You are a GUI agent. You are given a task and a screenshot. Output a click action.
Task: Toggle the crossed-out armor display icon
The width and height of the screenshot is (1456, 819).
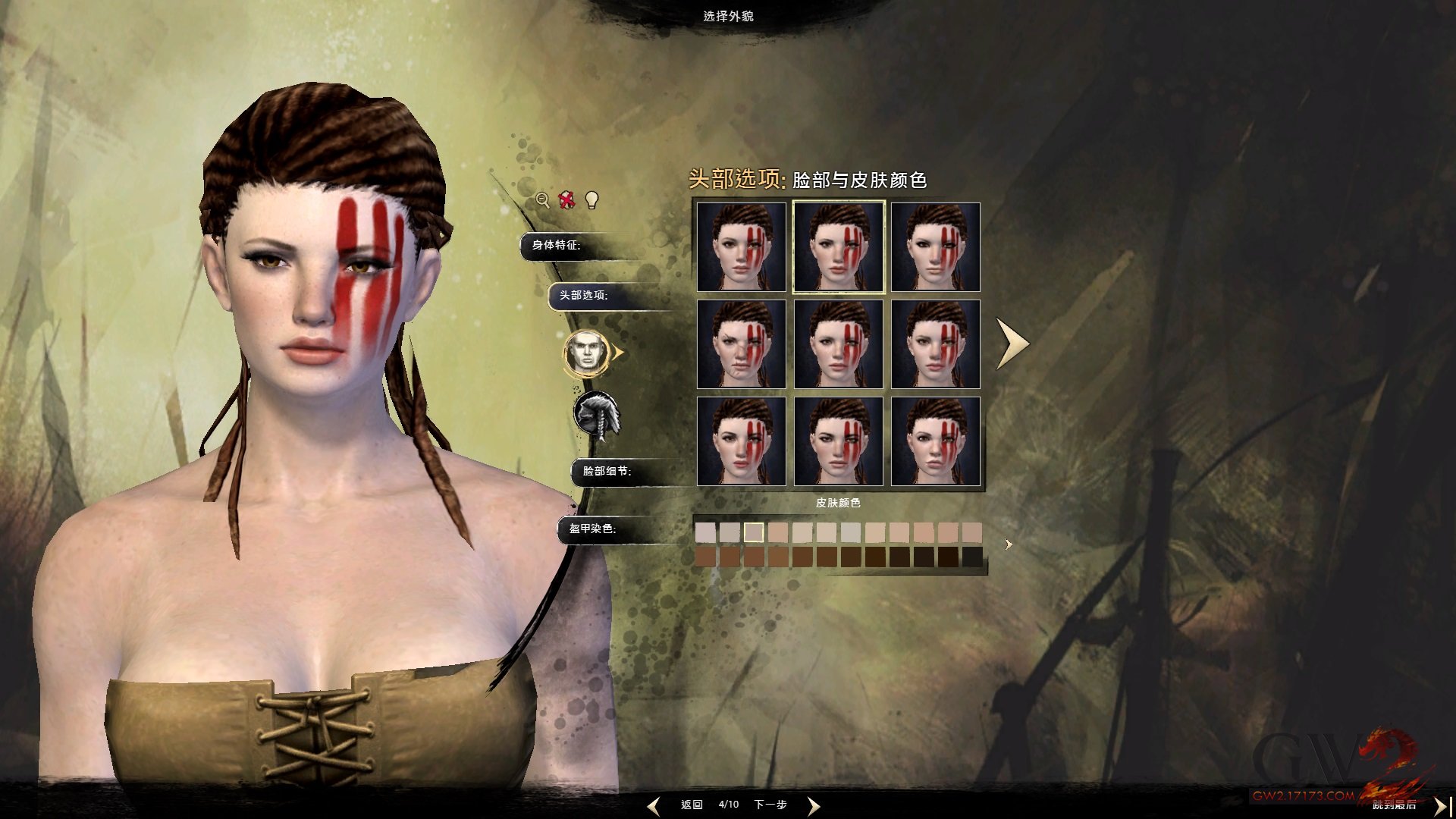[566, 200]
